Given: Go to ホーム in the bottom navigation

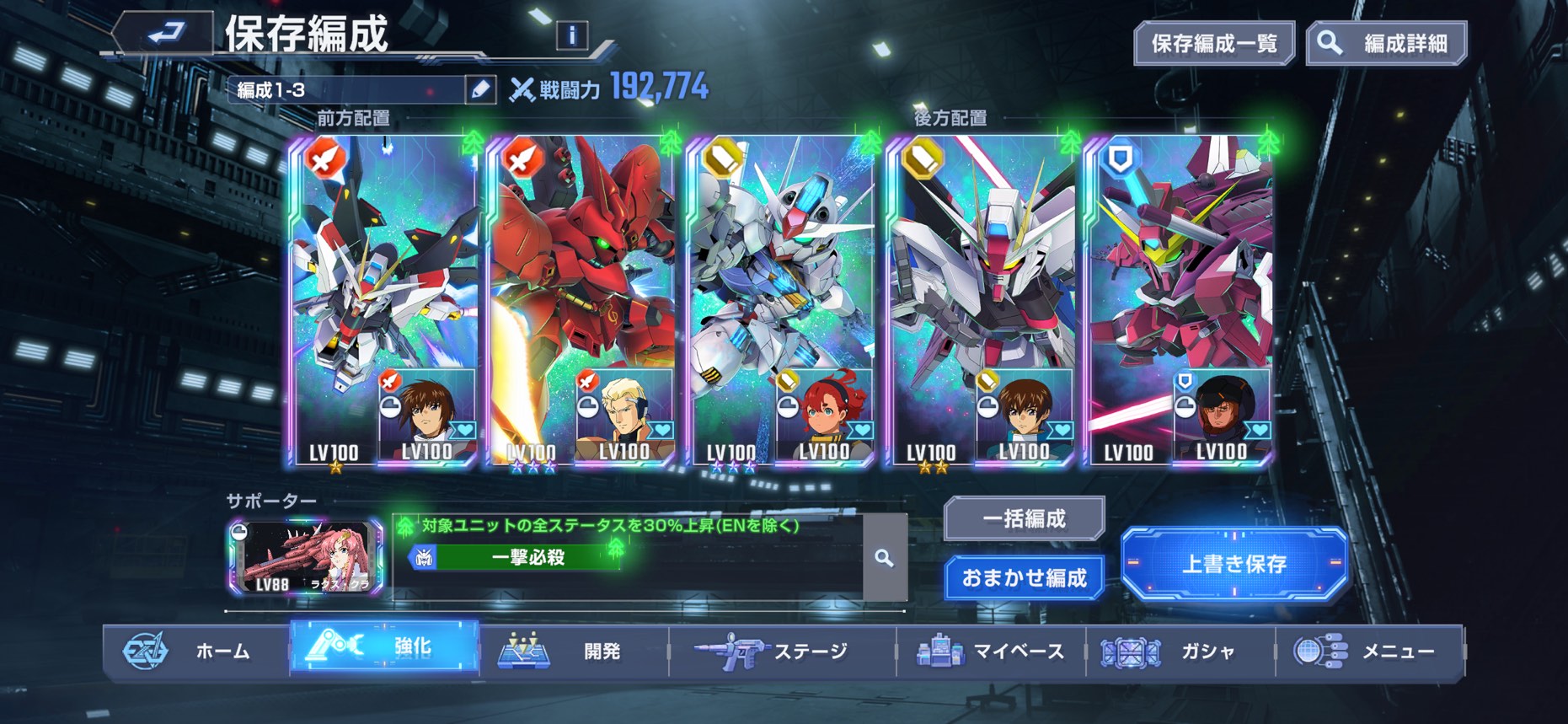Looking at the screenshot, I should [195, 651].
